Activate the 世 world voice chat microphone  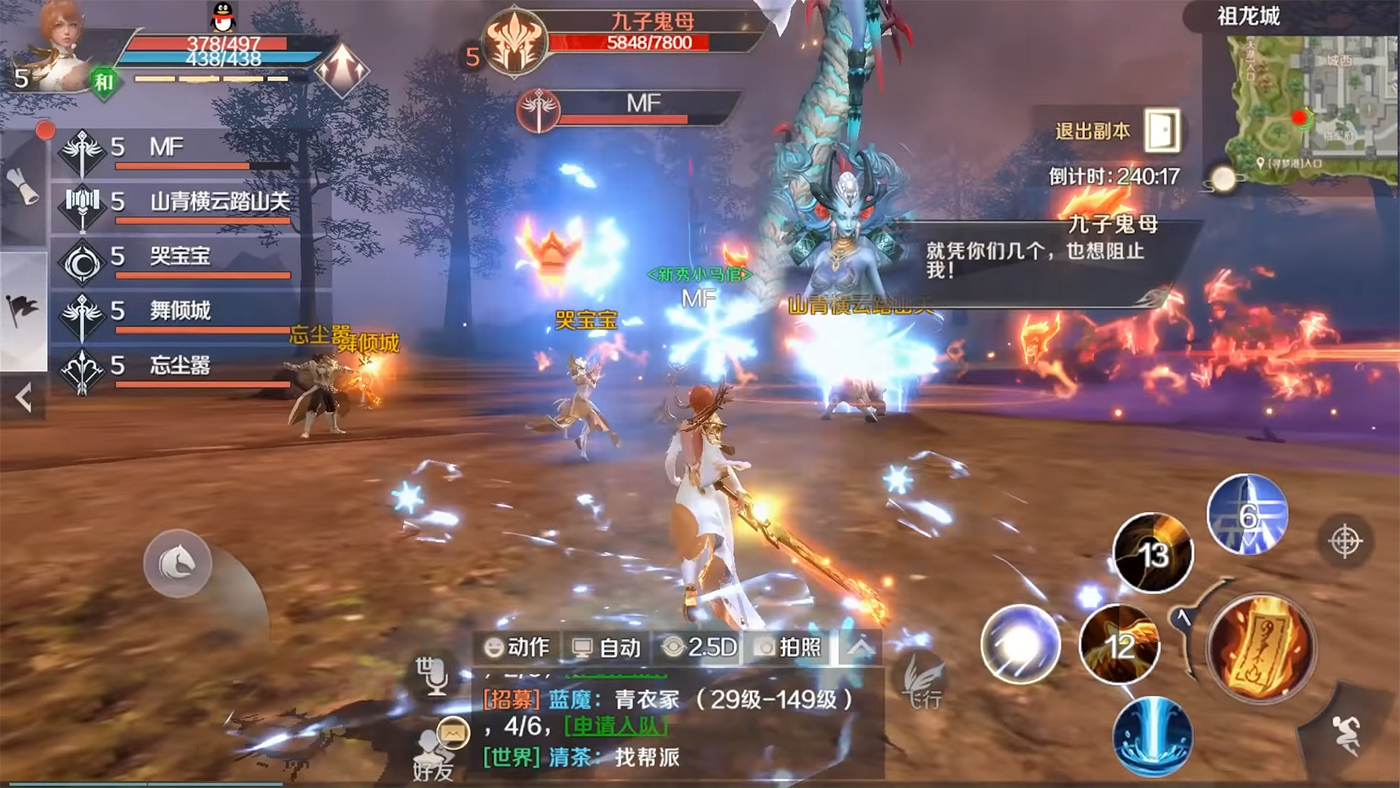tap(435, 672)
